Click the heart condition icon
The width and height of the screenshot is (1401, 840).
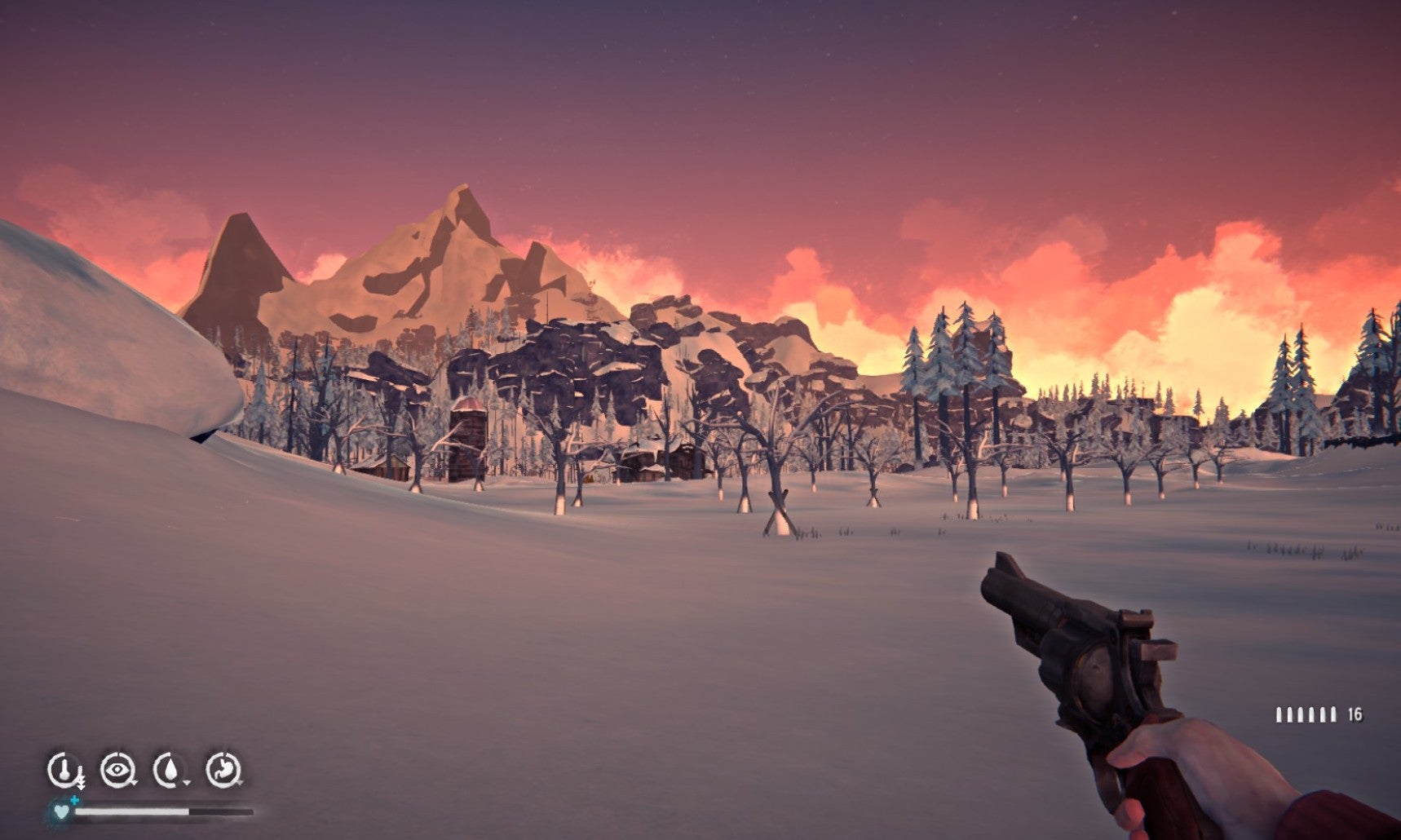coord(62,812)
